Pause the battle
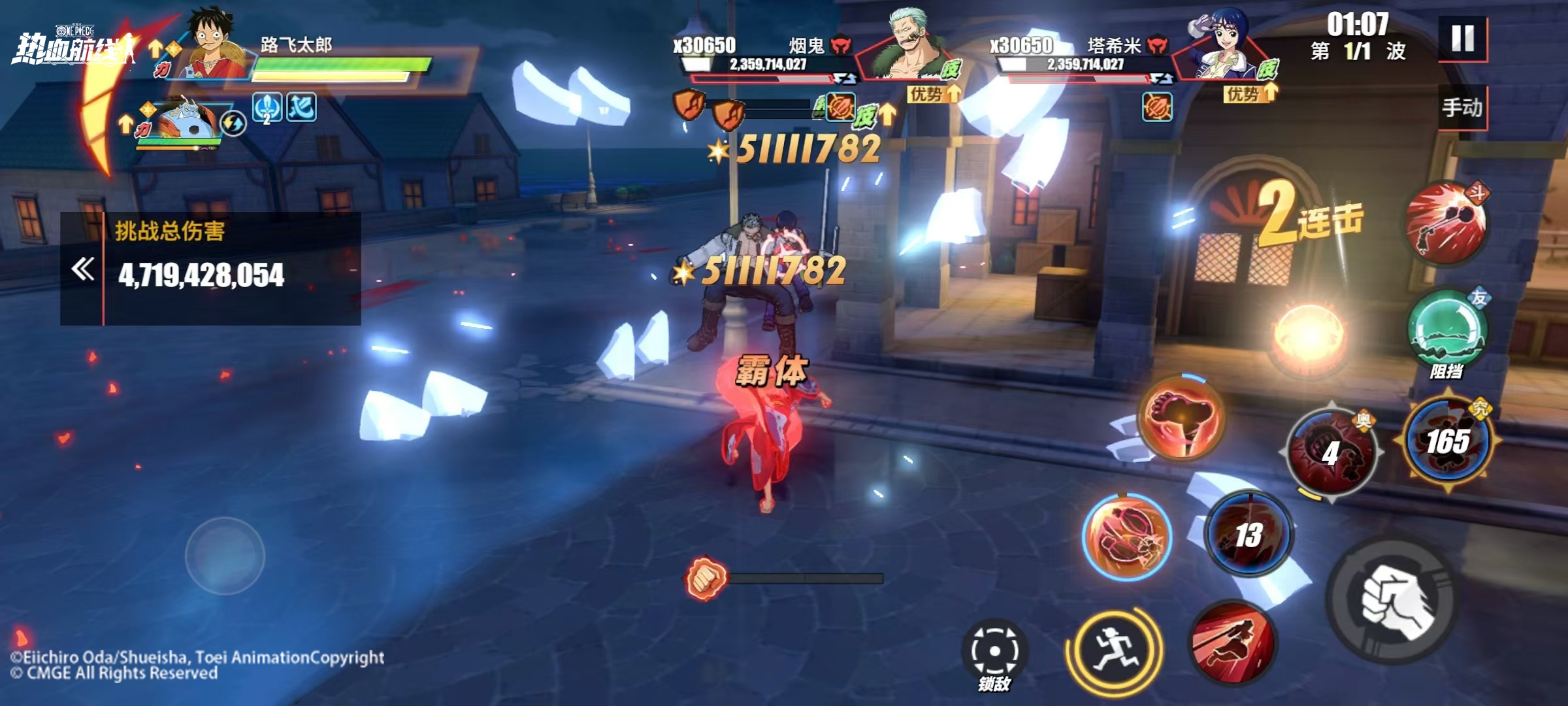 coord(1463,39)
